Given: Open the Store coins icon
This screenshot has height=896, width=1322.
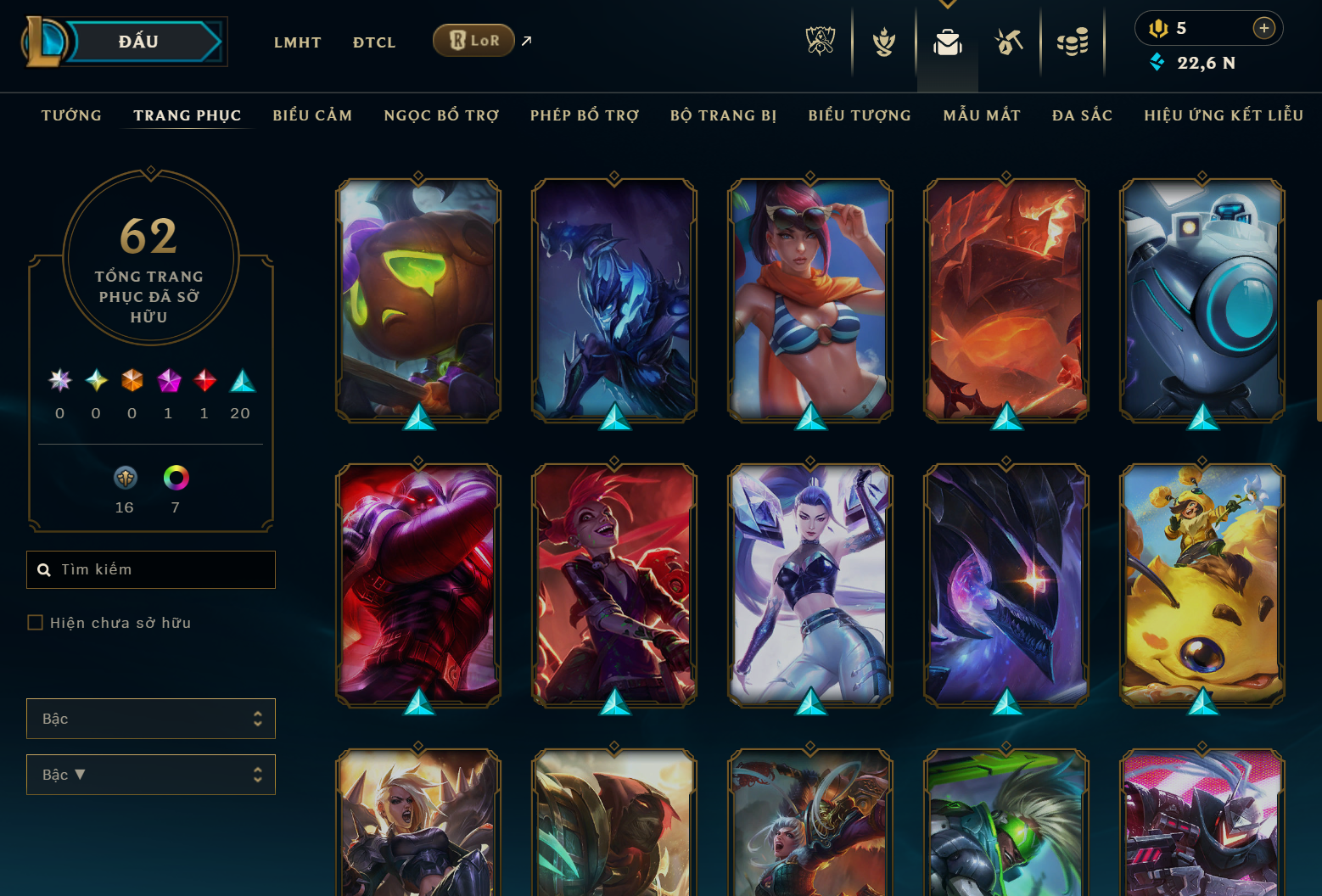Looking at the screenshot, I should coord(1073,41).
